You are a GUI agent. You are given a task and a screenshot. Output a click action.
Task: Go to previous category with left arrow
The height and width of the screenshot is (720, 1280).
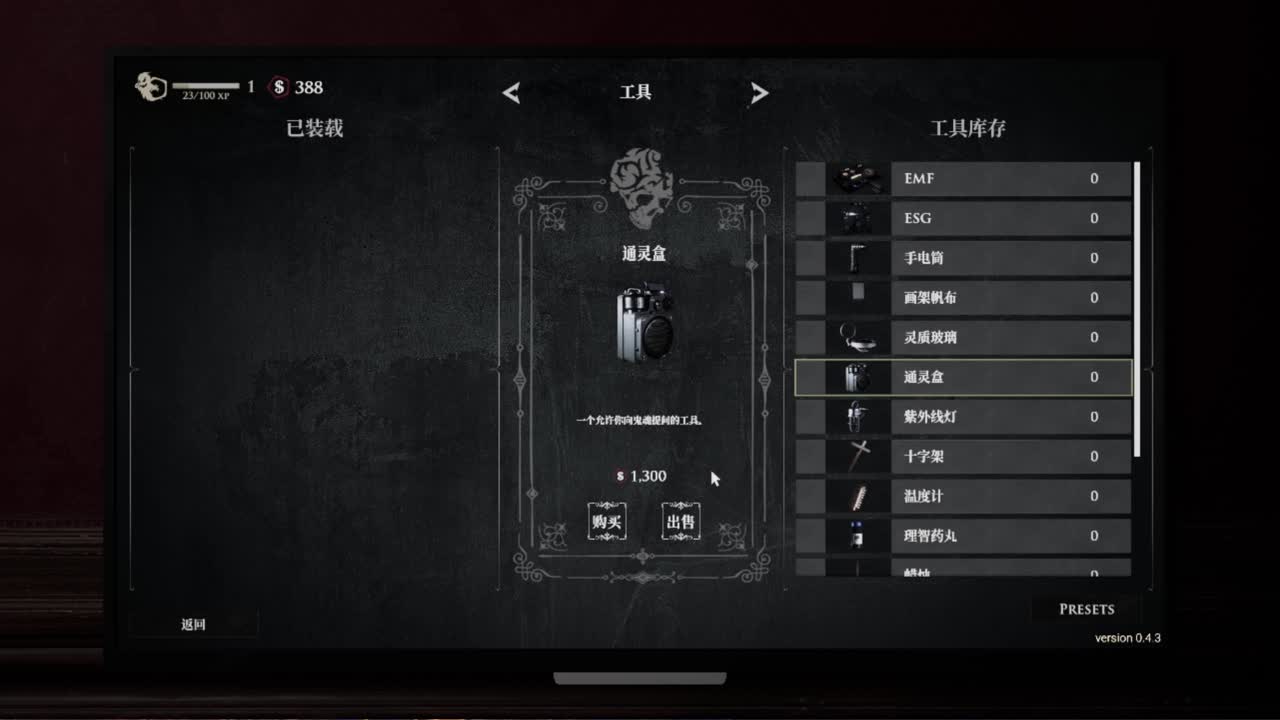[511, 92]
